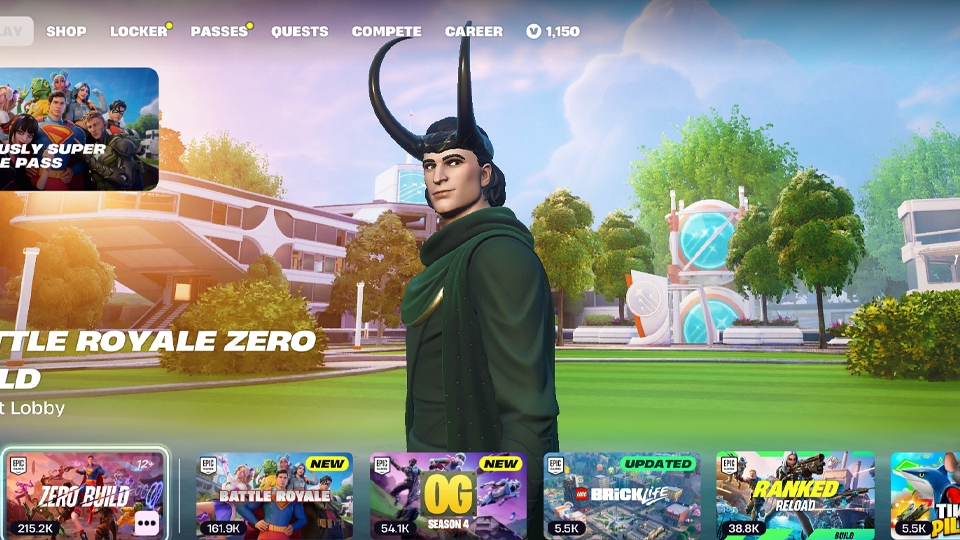Open the Super Battle Pass promo banner
Viewport: 960px width, 540px height.
[x=78, y=129]
